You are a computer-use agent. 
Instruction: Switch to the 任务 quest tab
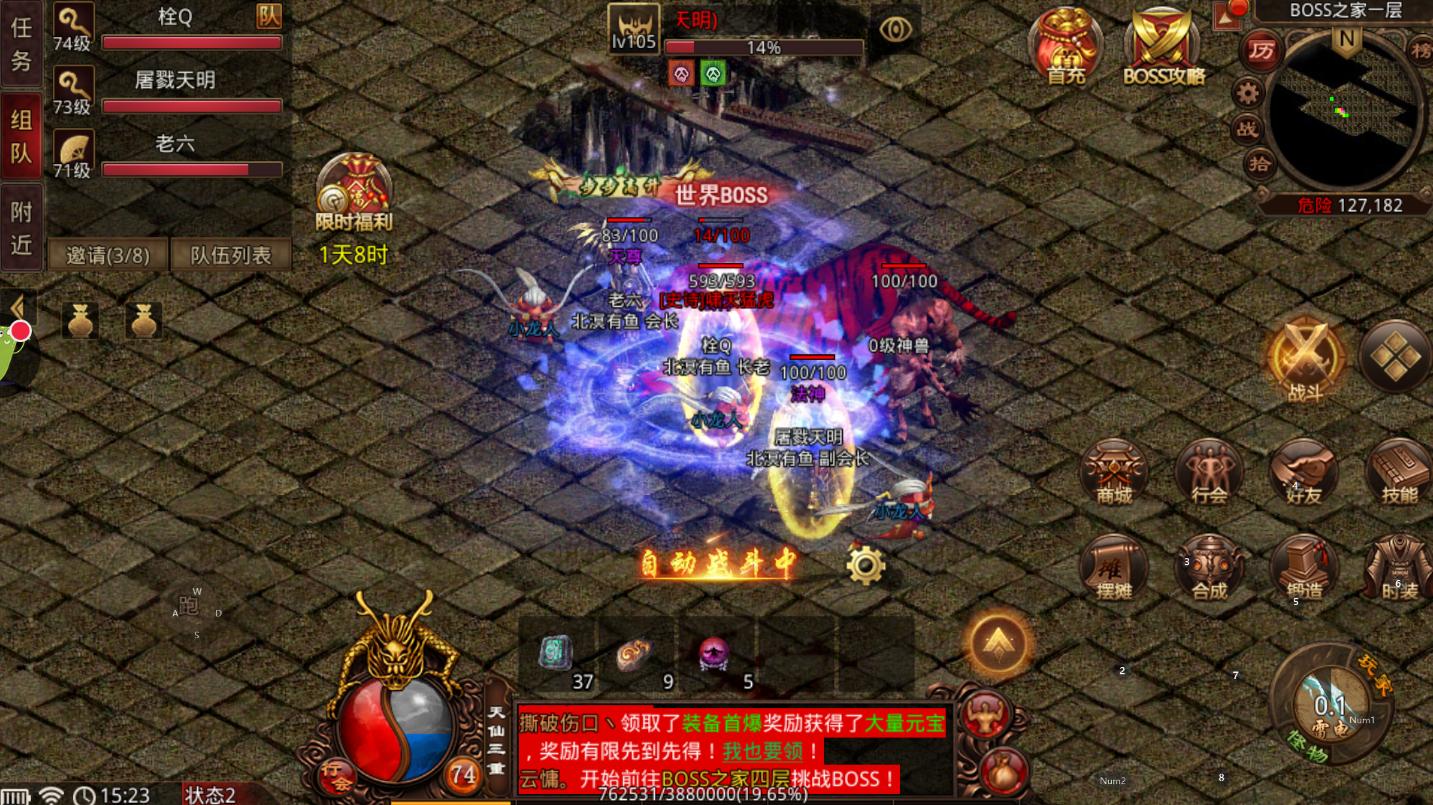tap(21, 45)
